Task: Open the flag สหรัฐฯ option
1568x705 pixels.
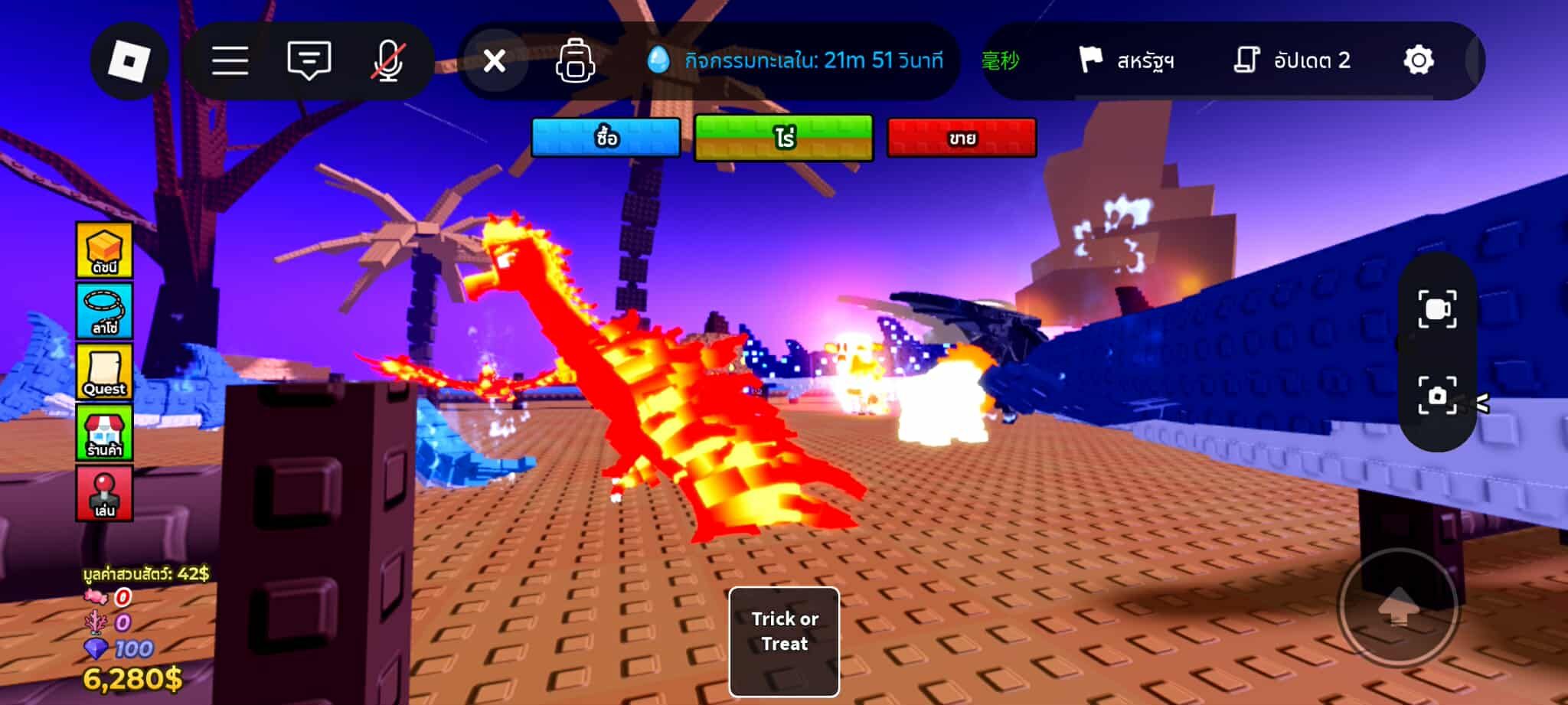Action: click(1126, 60)
